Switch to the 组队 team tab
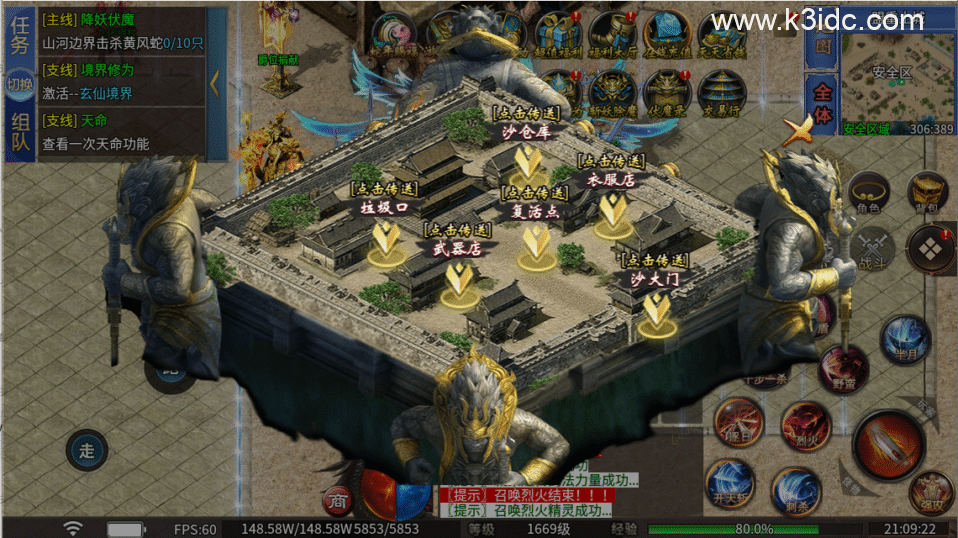This screenshot has height=538, width=958. pos(20,132)
